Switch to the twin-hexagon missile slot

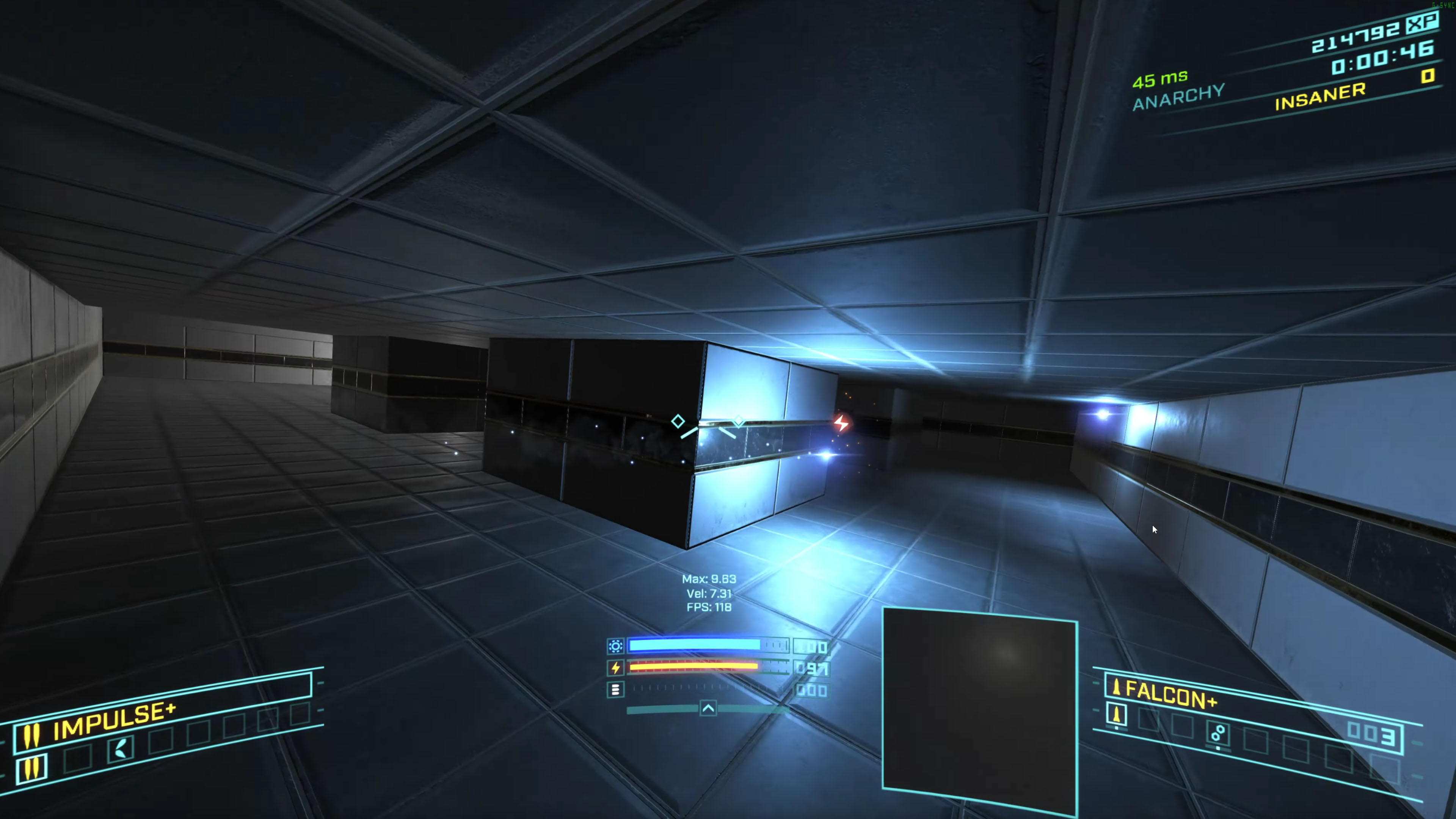pos(1218,733)
